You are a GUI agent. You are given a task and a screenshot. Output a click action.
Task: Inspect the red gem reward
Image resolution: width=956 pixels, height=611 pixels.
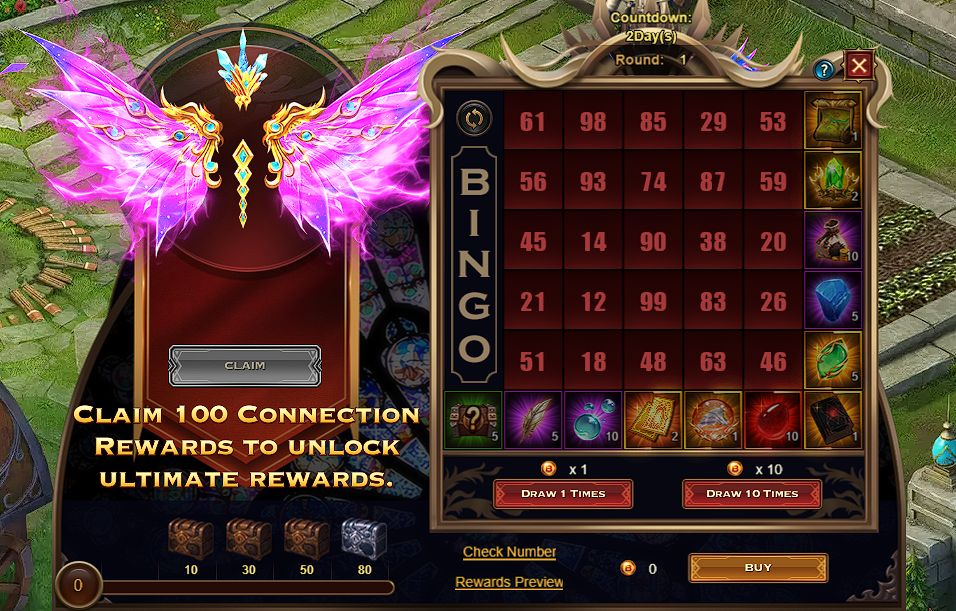point(773,419)
